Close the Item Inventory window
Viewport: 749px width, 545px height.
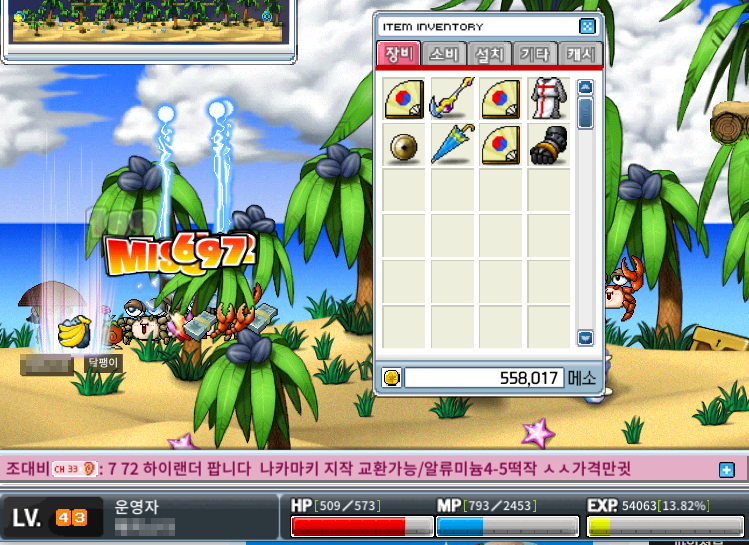[x=587, y=27]
